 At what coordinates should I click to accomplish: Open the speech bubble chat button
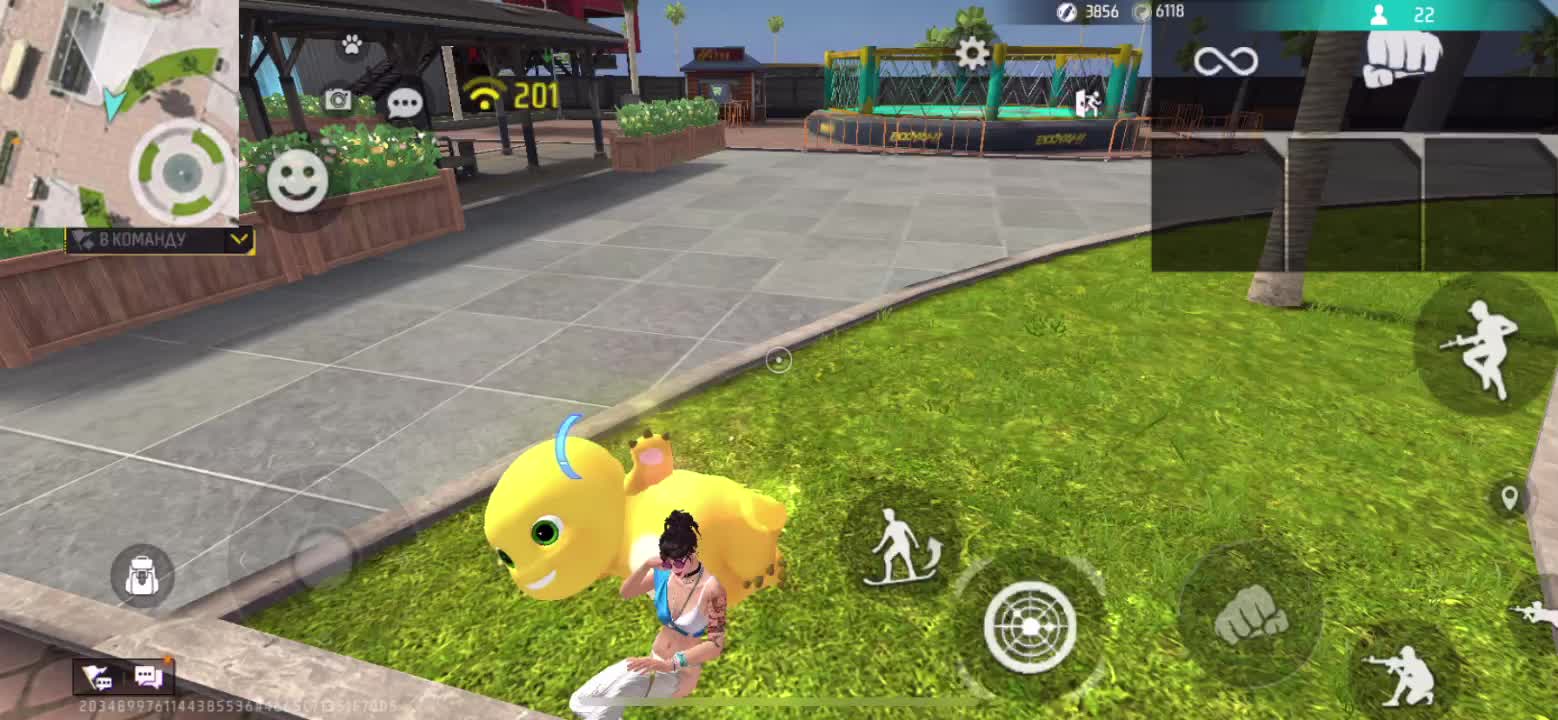(404, 103)
